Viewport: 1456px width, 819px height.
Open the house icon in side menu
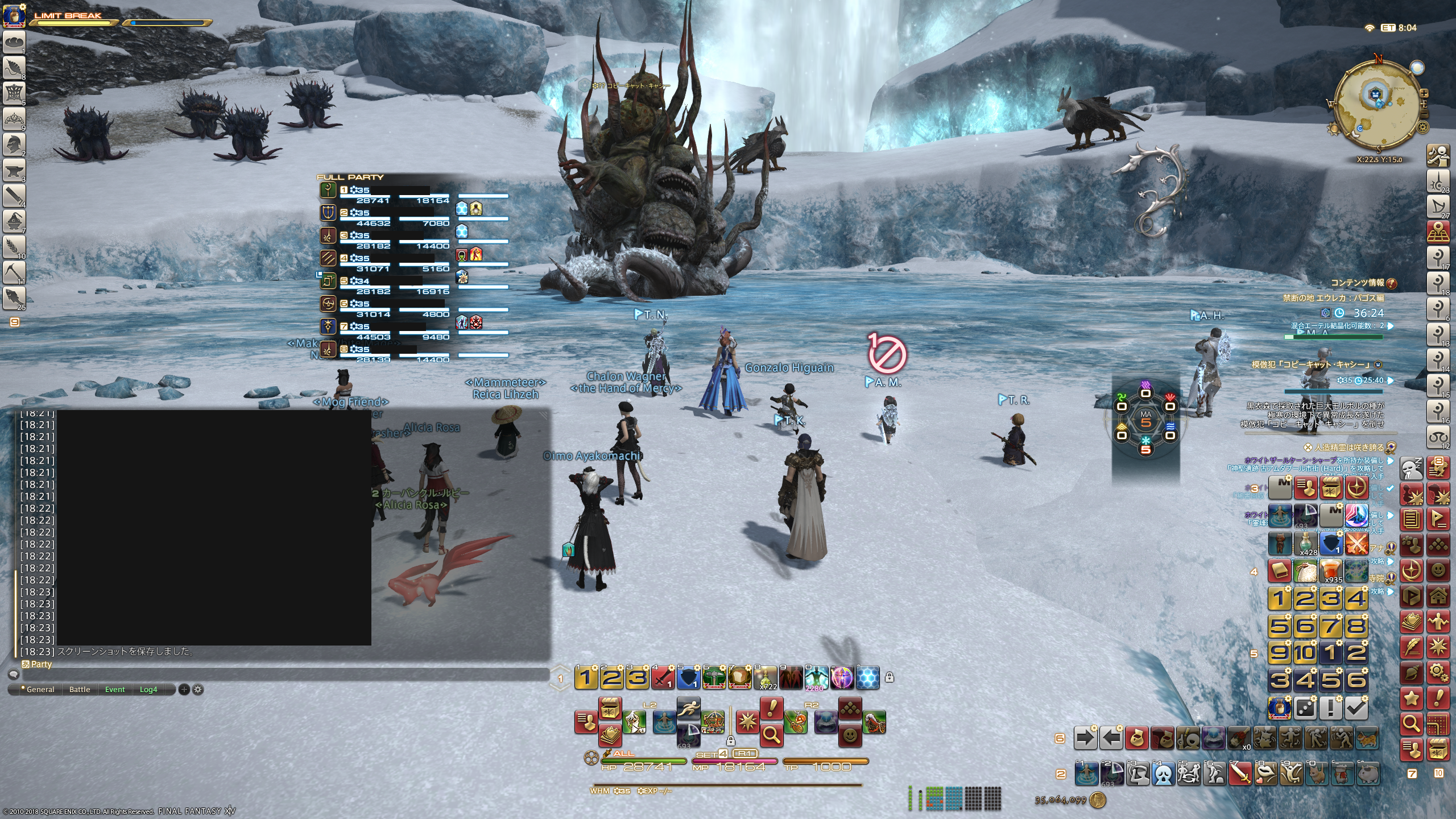click(x=1438, y=597)
